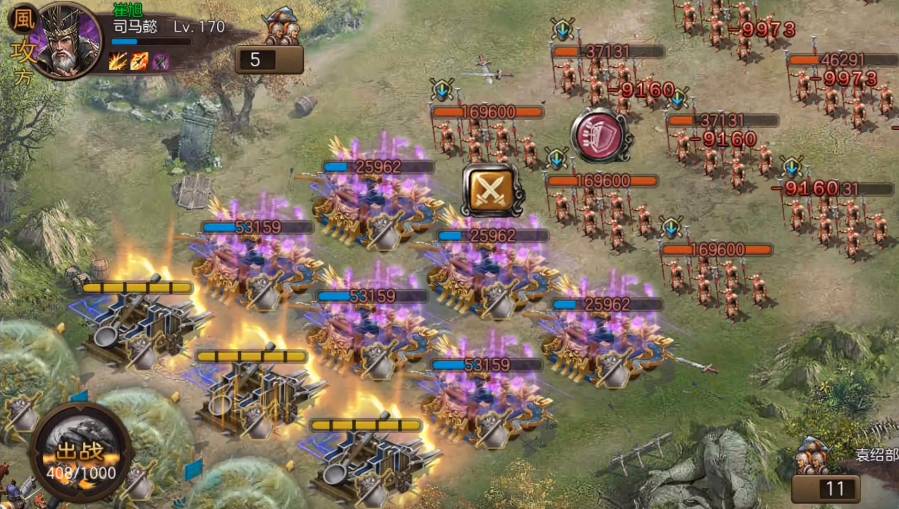Open the enemy soldier counter showing 11
The width and height of the screenshot is (899, 509).
pos(825,488)
